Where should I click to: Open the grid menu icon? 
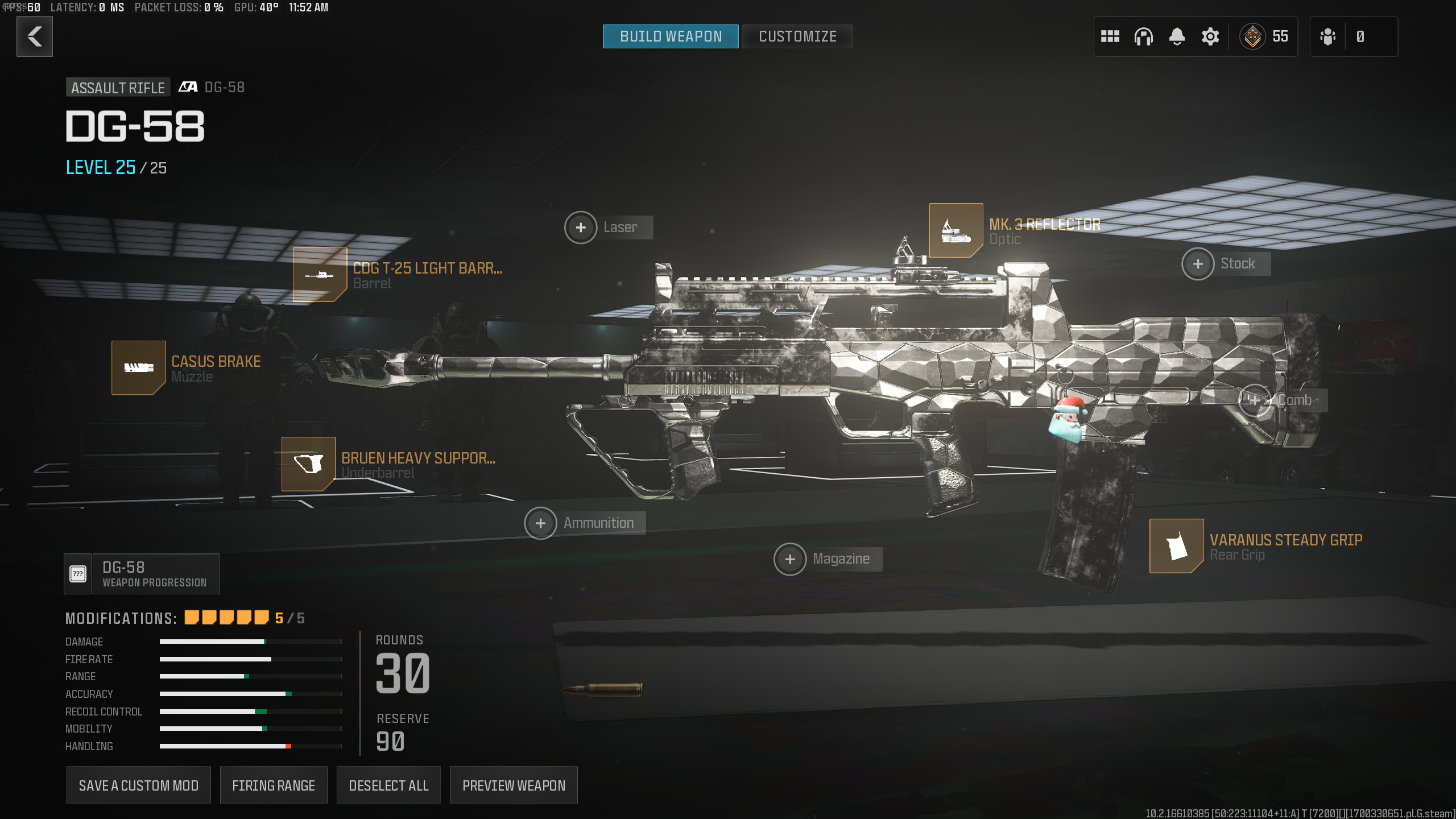click(x=1110, y=36)
